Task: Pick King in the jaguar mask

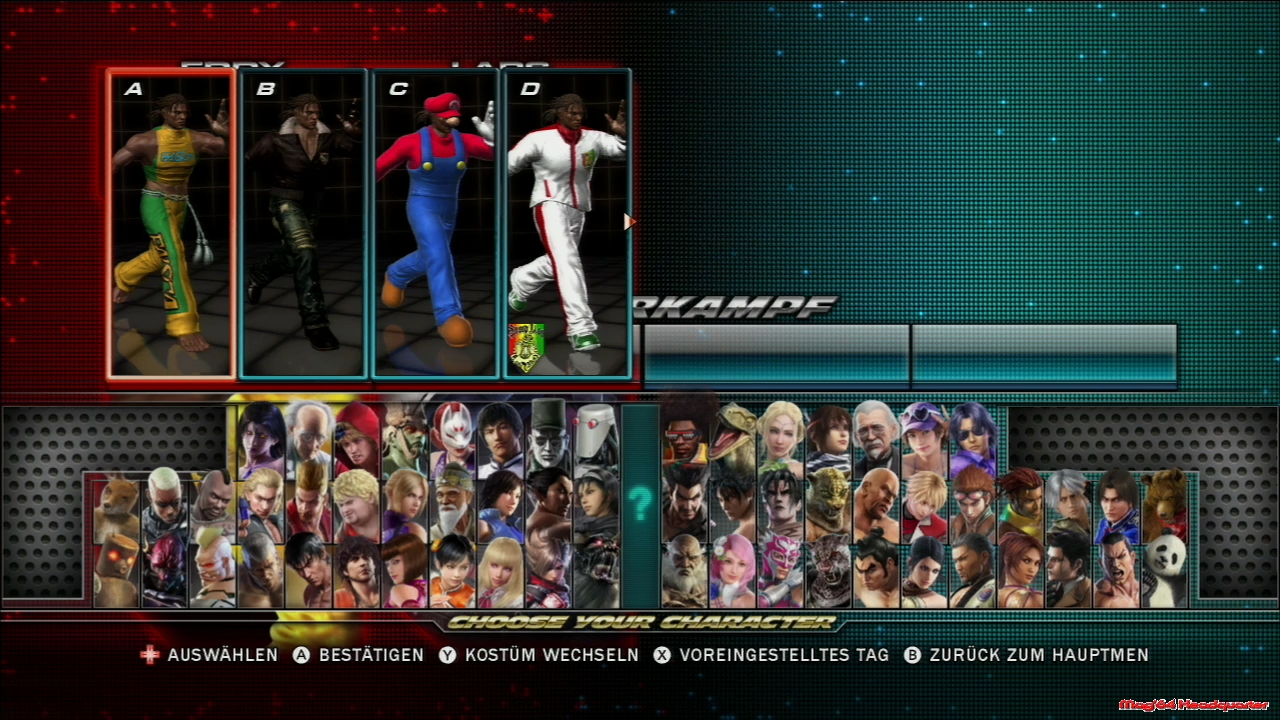Action: 829,500
